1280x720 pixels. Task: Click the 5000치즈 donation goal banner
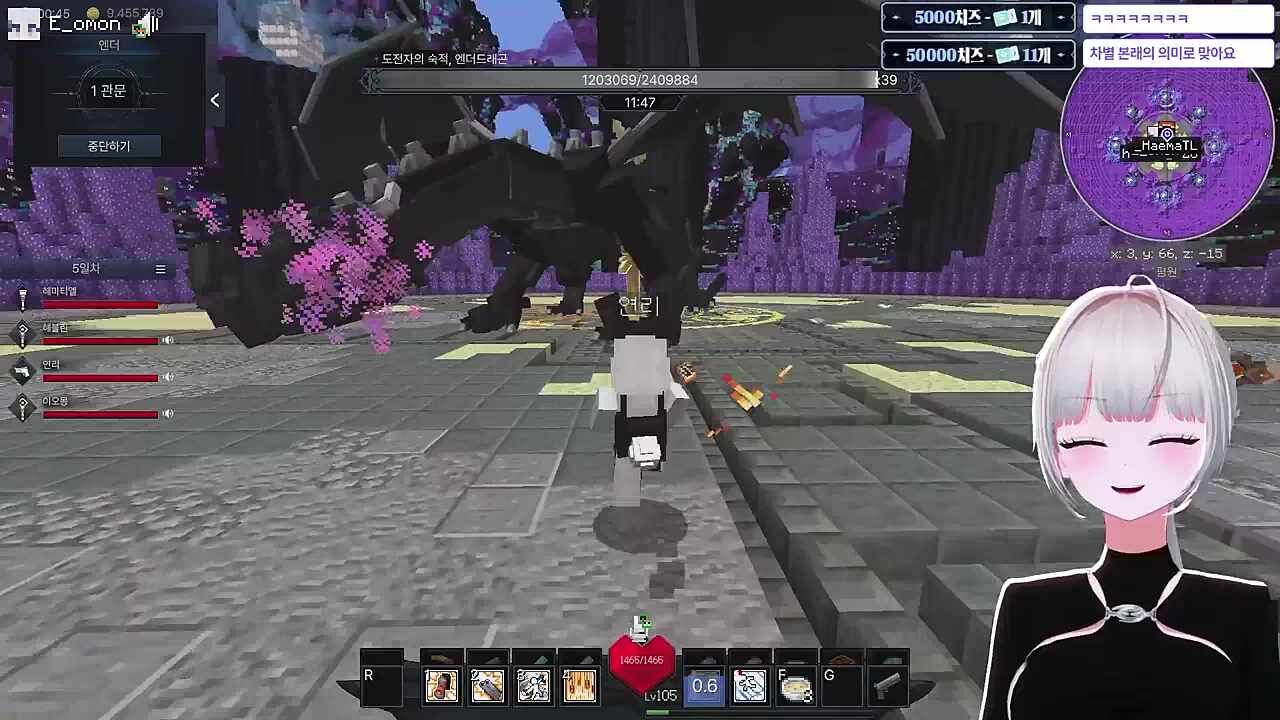[x=977, y=18]
